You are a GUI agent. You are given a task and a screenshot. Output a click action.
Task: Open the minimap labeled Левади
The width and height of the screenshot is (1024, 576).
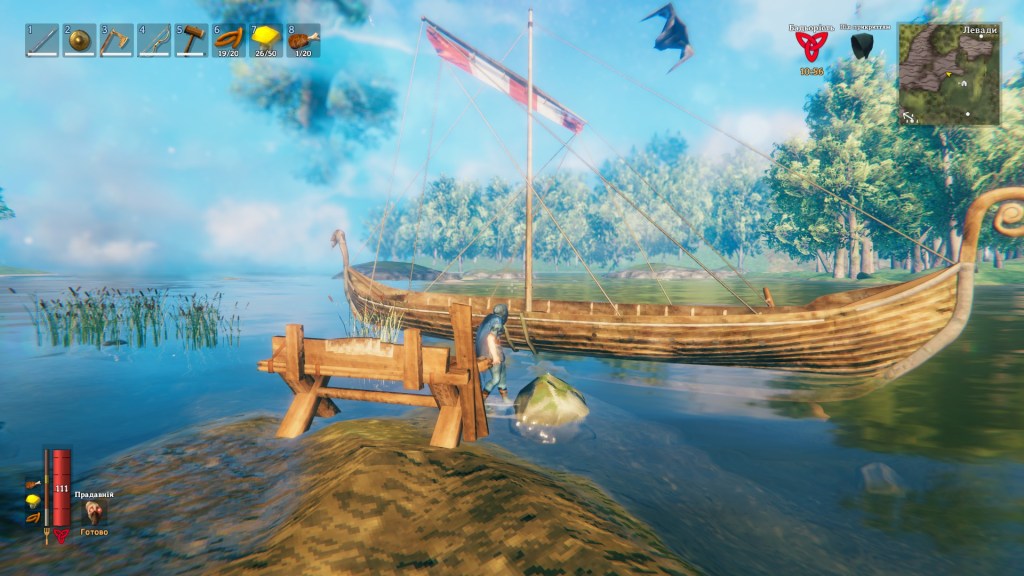(x=949, y=74)
